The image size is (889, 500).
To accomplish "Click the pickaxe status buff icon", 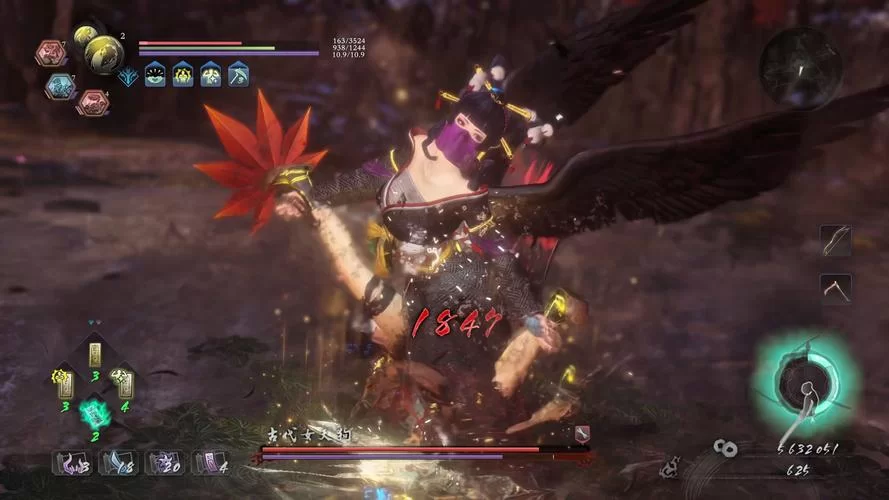I will click(x=238, y=74).
